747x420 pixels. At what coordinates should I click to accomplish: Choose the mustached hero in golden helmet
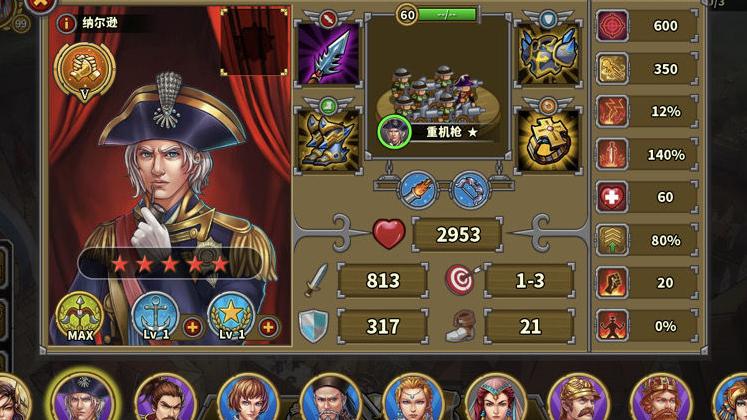click(579, 401)
